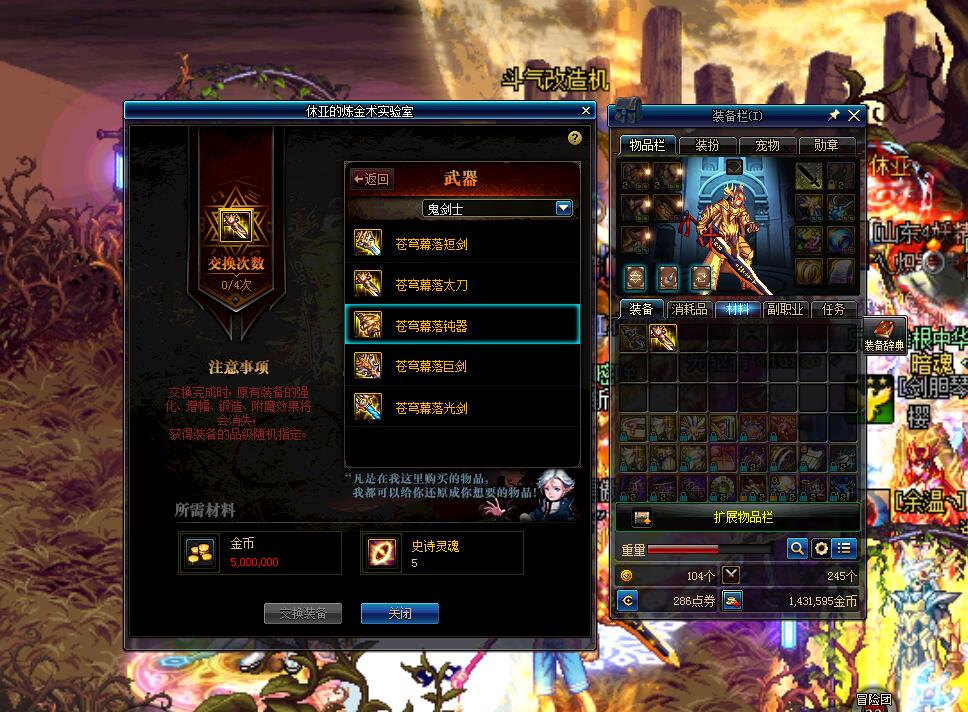Switch to the 副职业 tab

coord(785,309)
